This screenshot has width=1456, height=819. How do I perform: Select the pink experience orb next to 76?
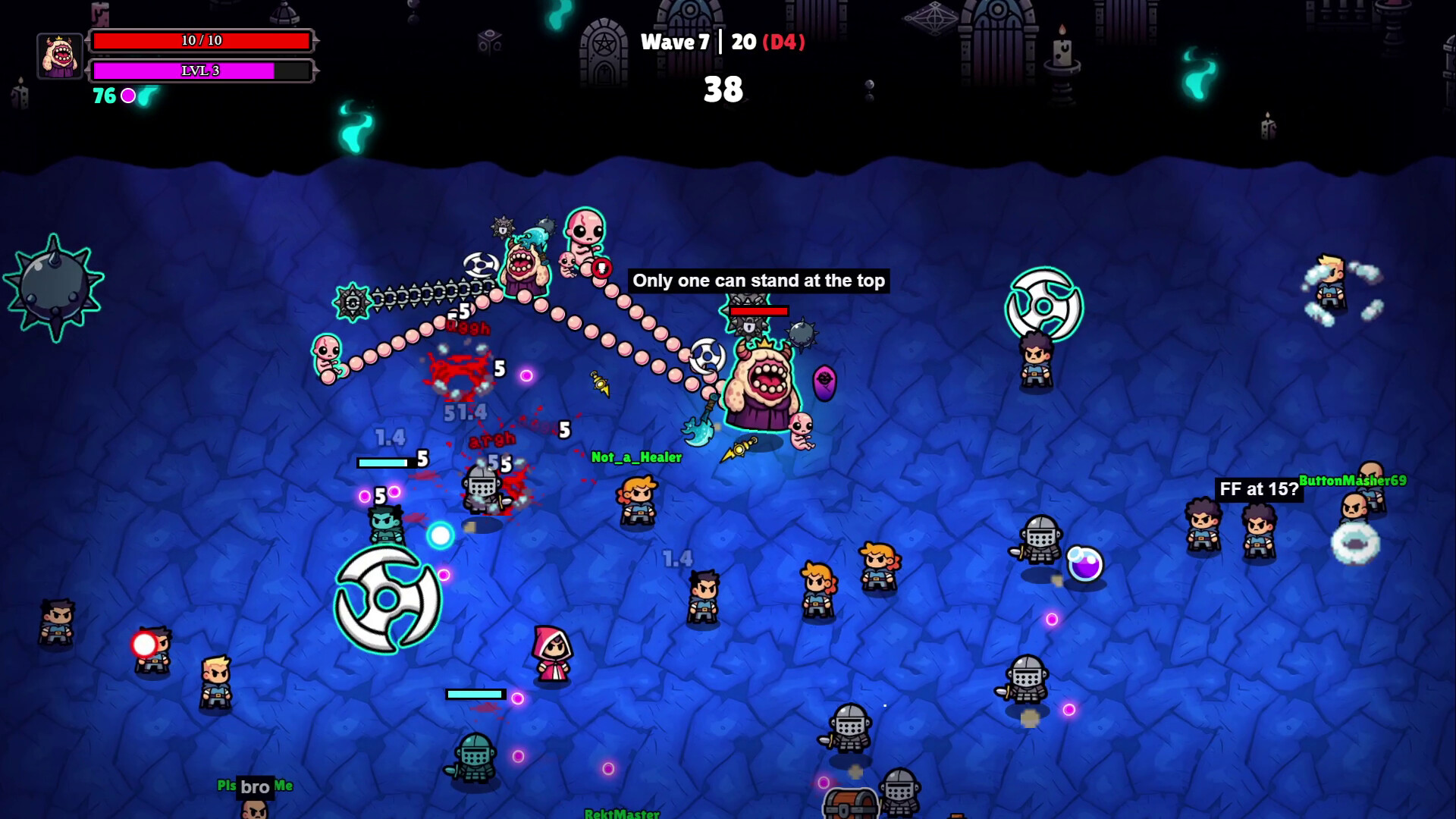[129, 96]
